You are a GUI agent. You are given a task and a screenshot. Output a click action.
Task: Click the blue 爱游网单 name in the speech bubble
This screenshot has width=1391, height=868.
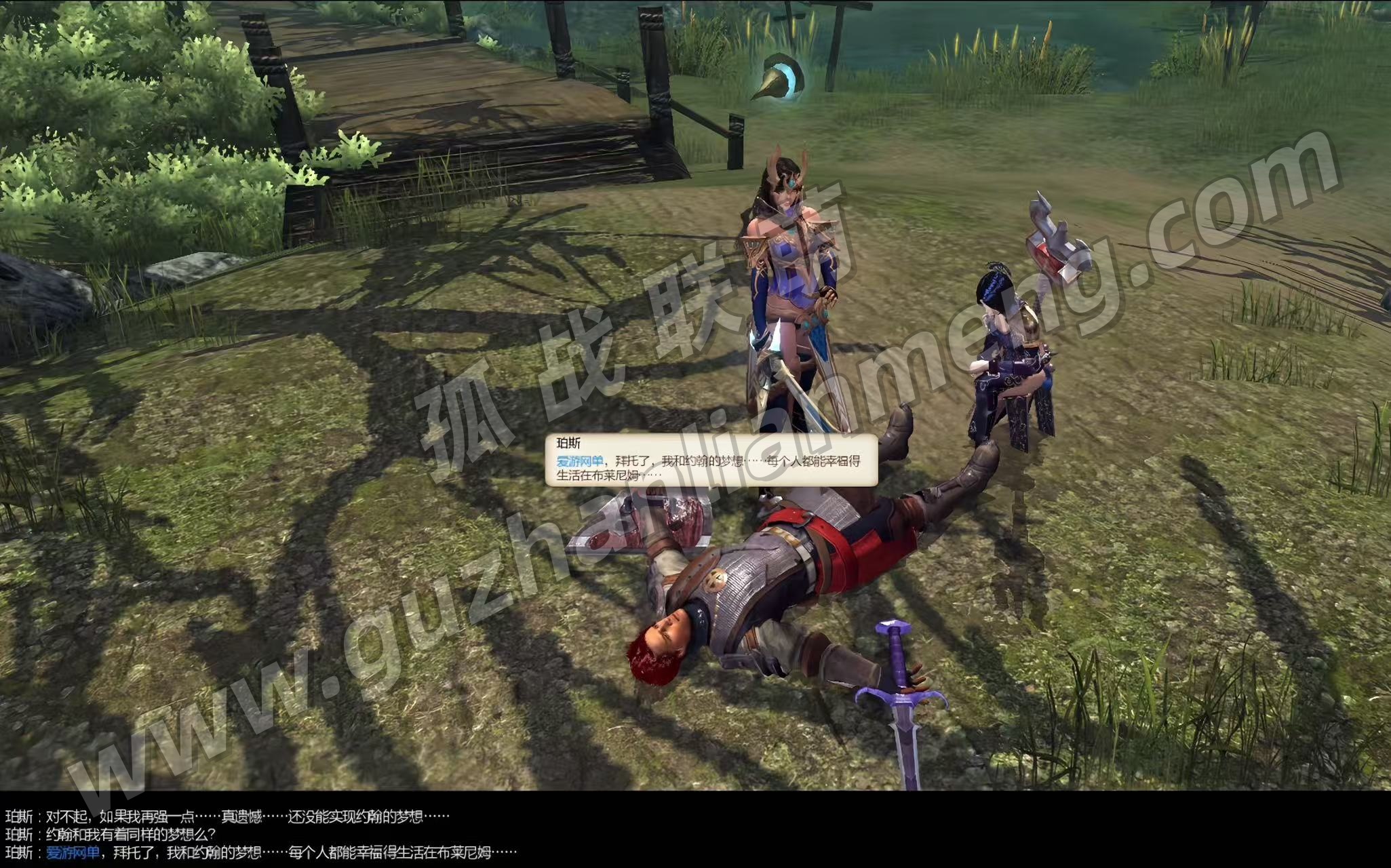(x=579, y=461)
